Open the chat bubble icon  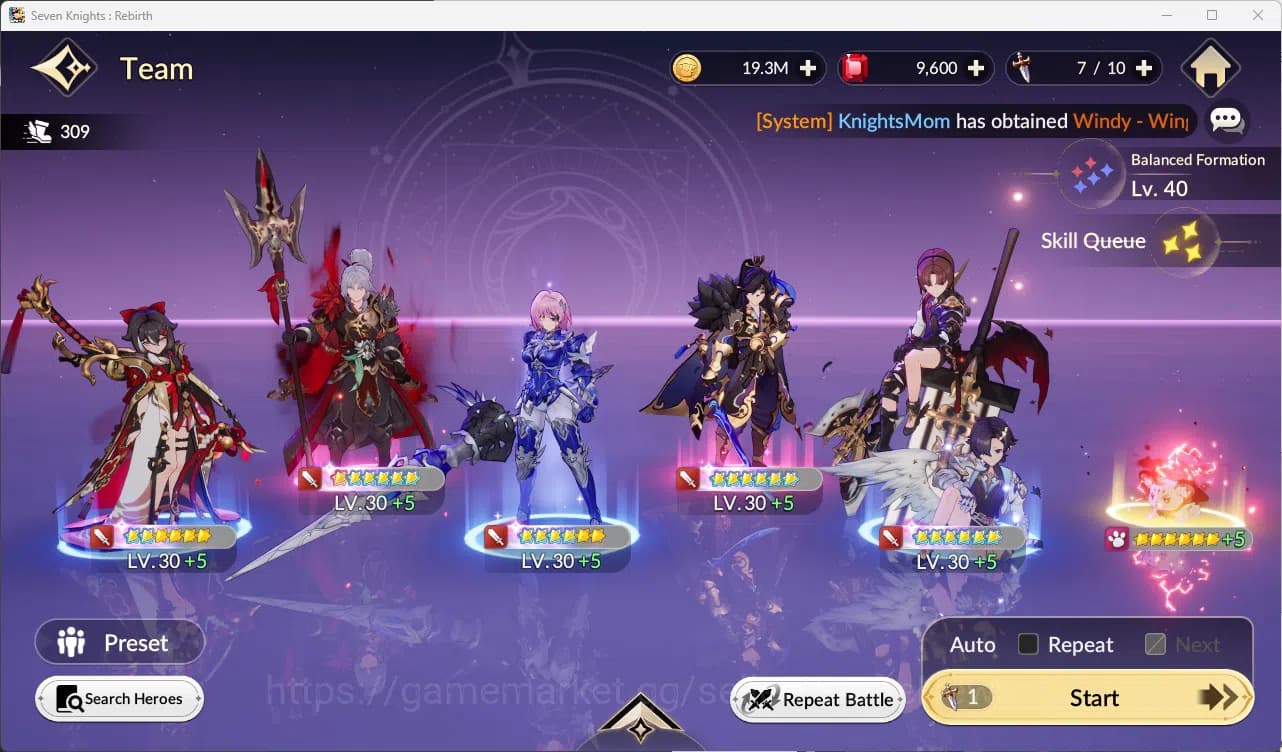[1228, 121]
